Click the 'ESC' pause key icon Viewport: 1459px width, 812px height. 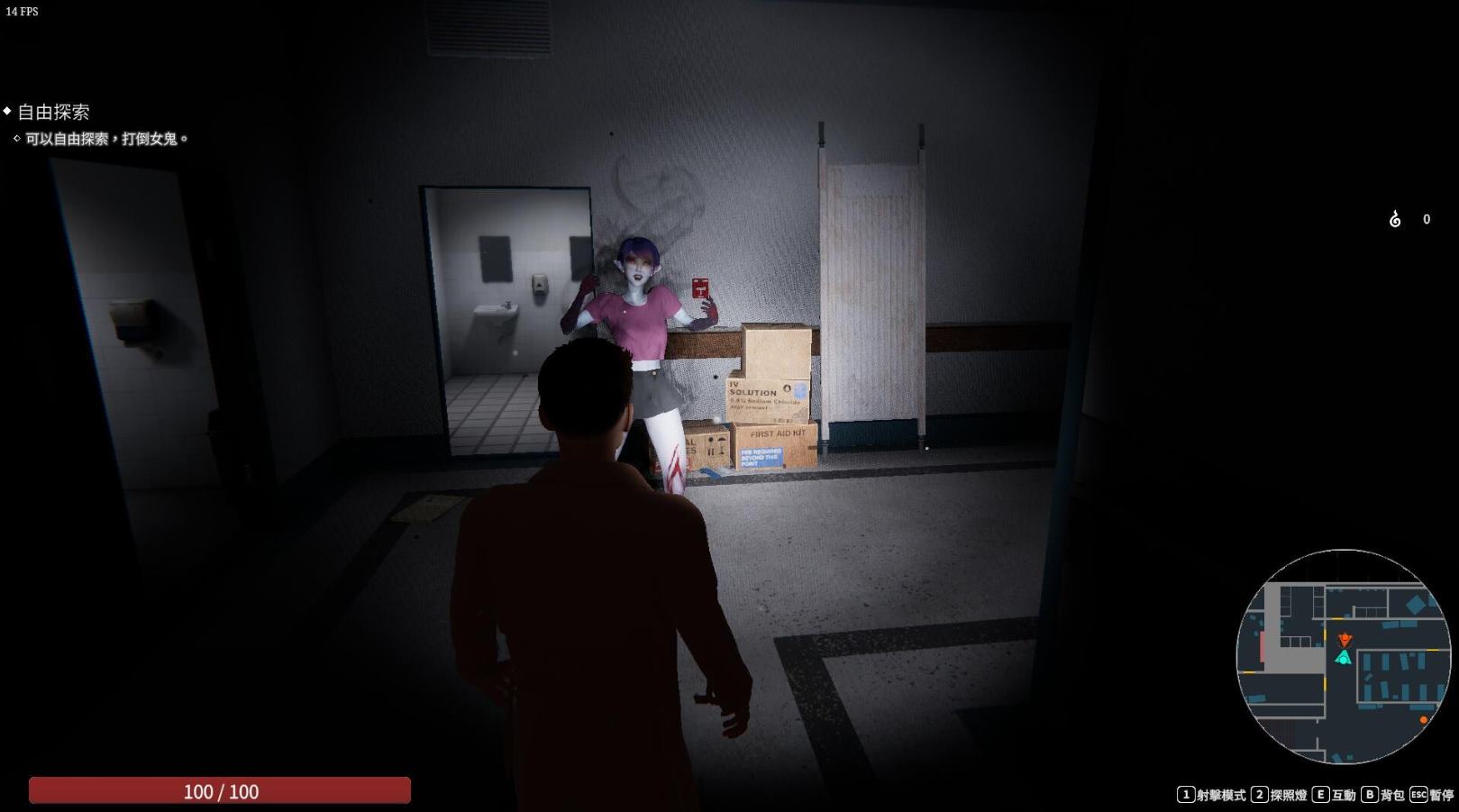(1418, 794)
